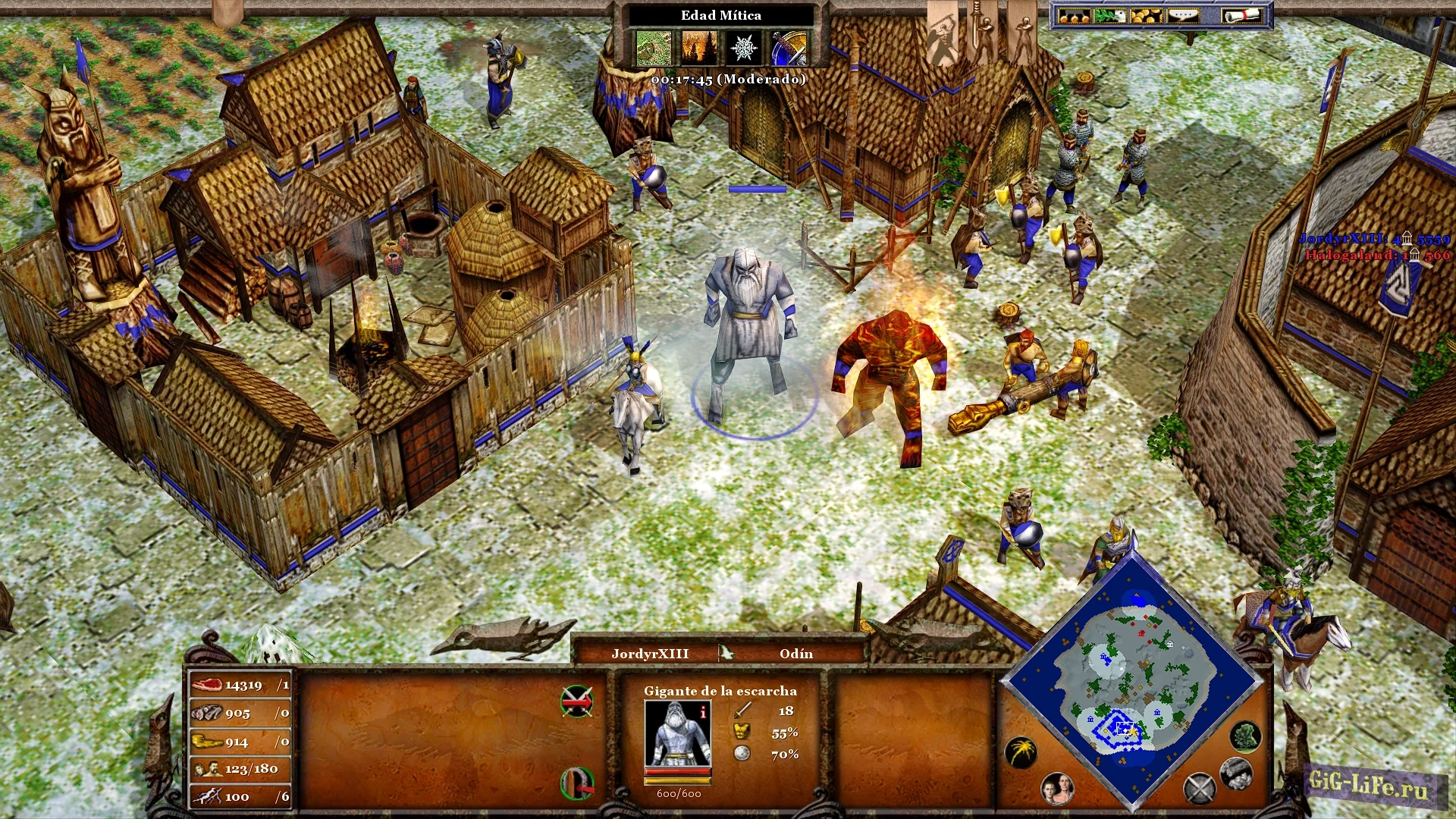Open the chat speech bubble
Viewport: 1456px width, 819px height.
pyautogui.click(x=1182, y=16)
